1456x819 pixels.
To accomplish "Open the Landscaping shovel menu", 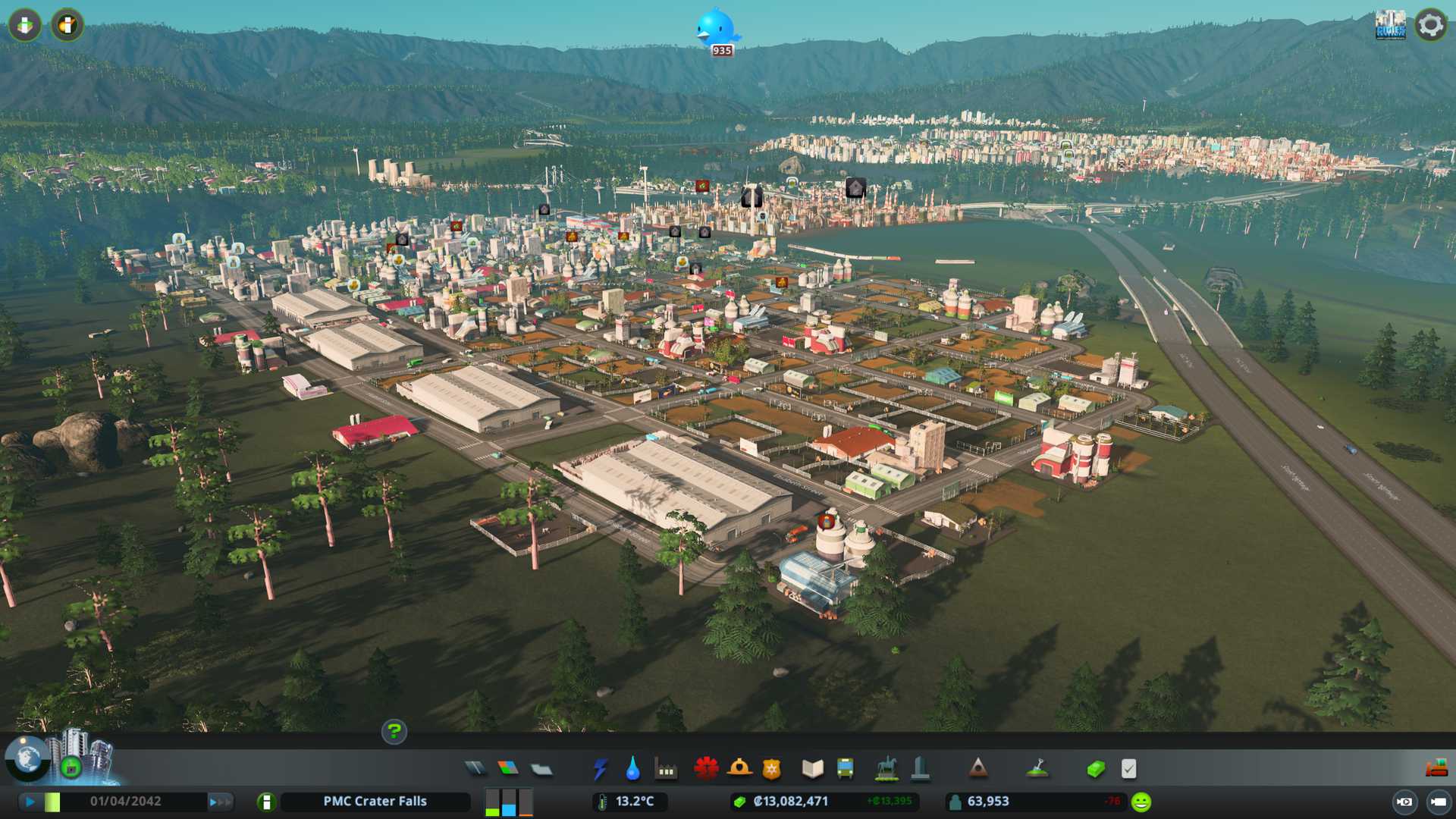I will tap(1037, 769).
